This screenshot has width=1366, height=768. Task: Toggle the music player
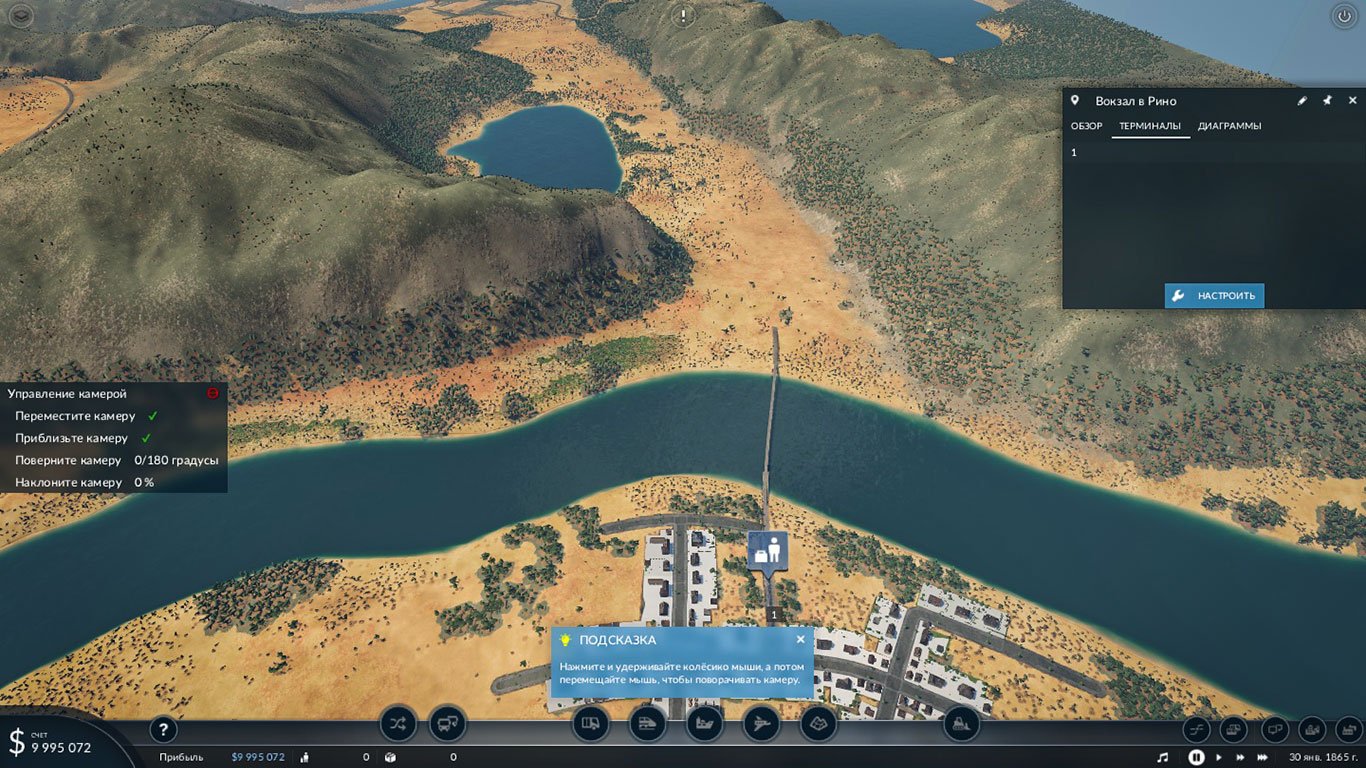tap(1163, 756)
